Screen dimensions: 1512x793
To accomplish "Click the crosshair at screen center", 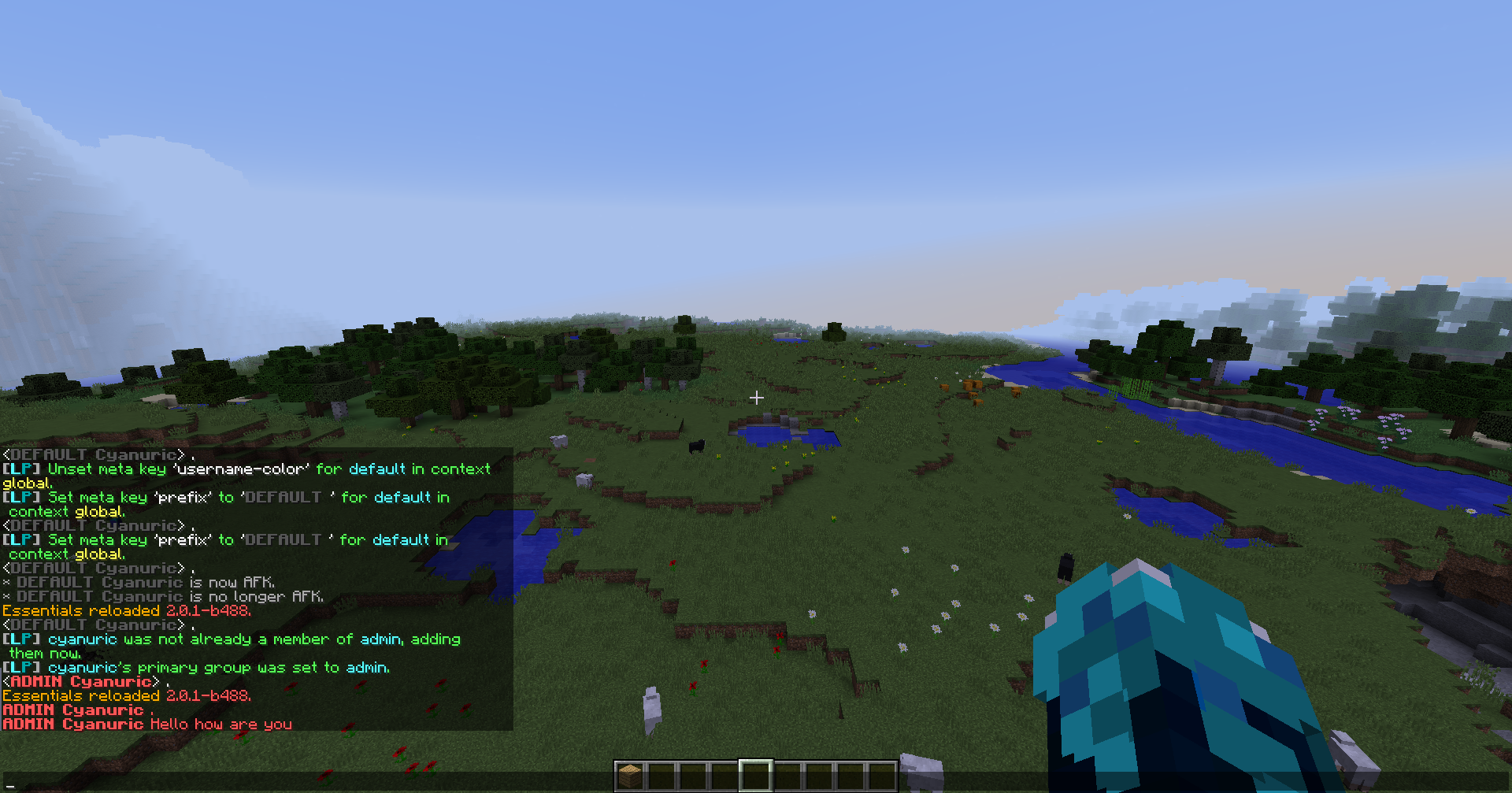I will [x=756, y=398].
